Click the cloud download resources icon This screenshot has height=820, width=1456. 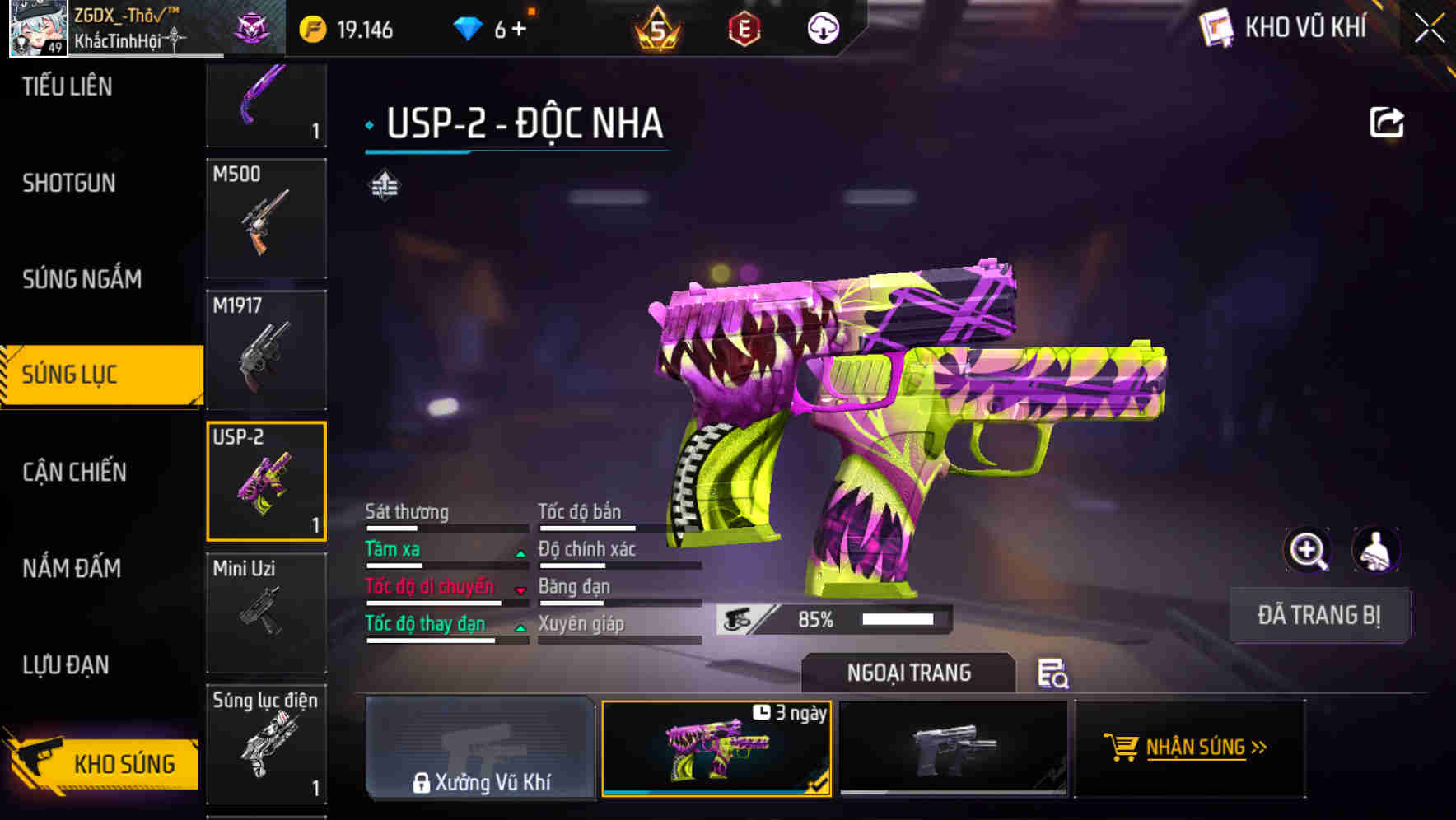coord(822,27)
